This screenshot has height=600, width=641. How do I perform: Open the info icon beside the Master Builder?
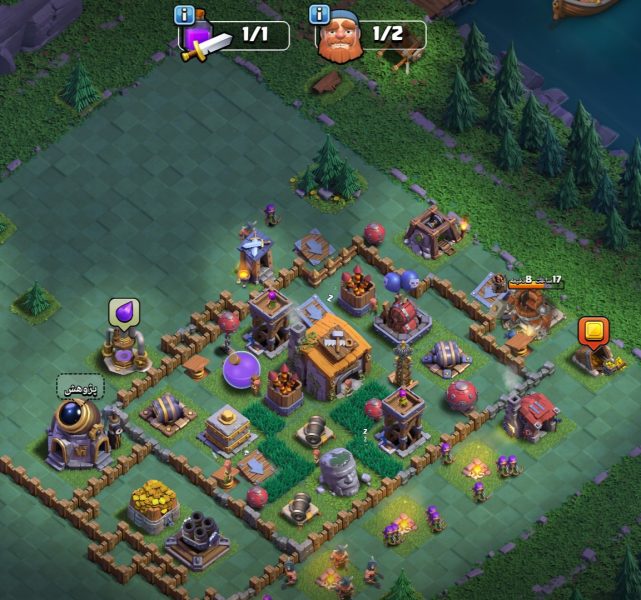point(320,14)
